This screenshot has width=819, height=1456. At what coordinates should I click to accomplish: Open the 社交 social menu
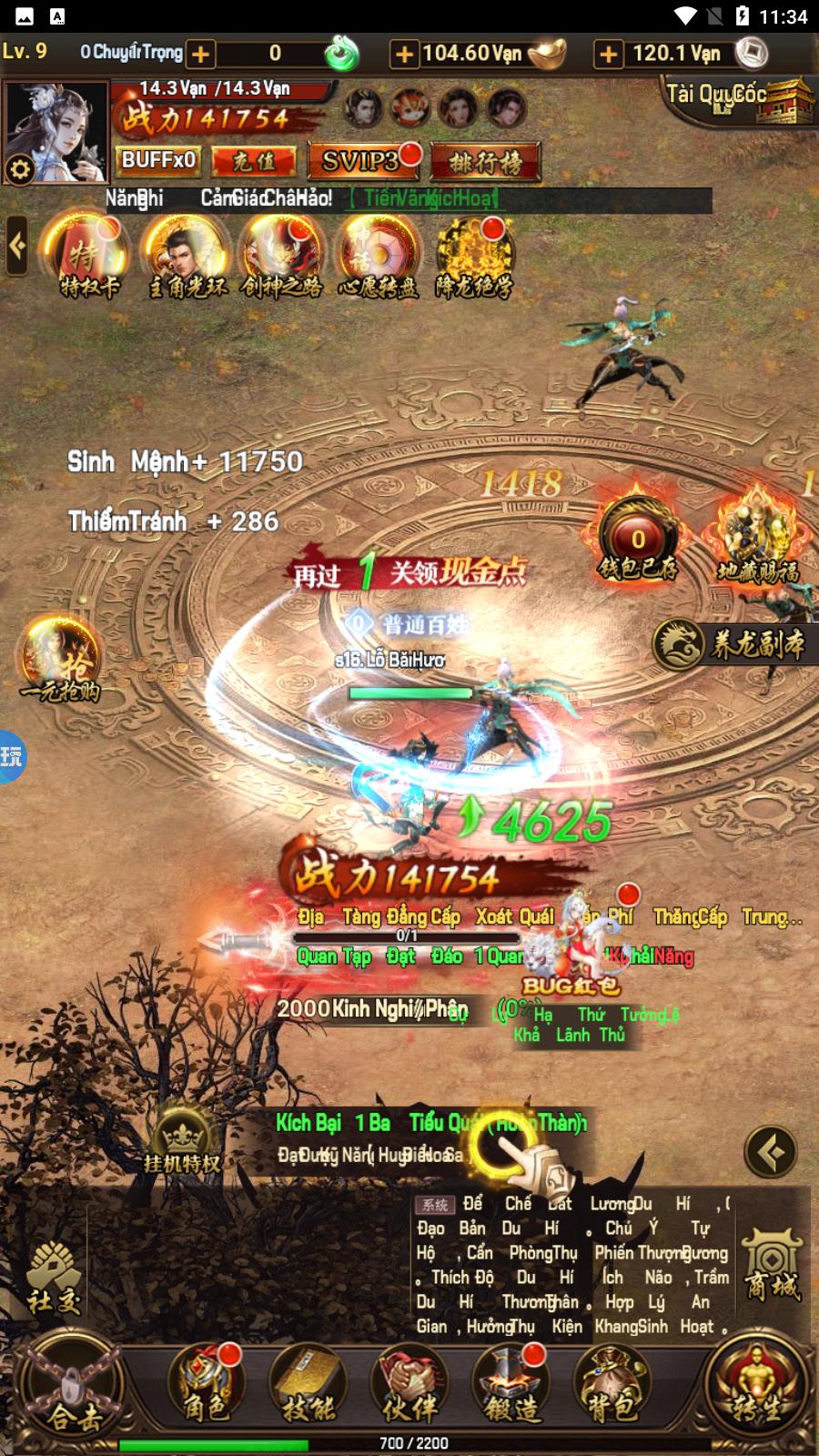pos(54,1278)
